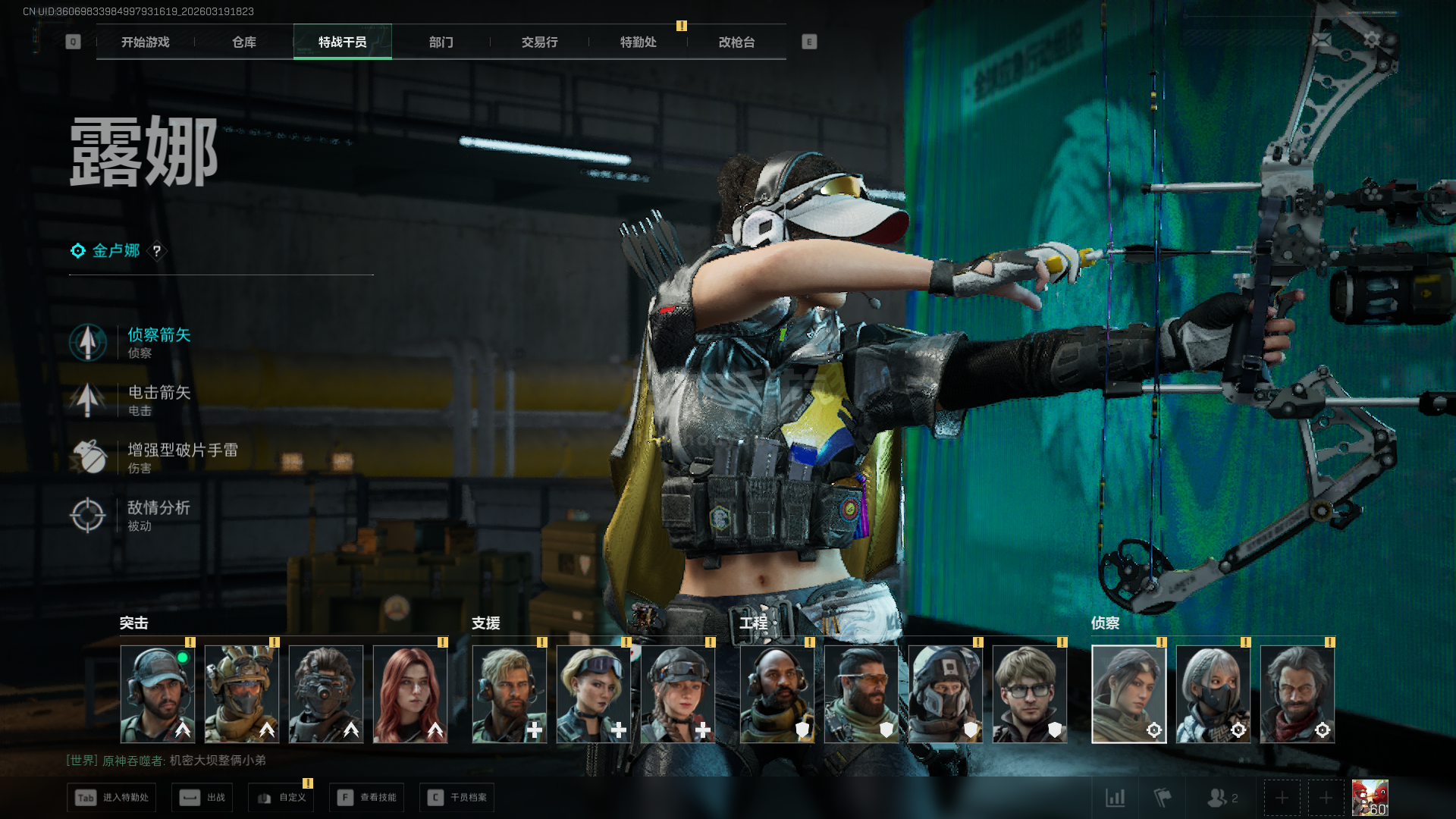Click the 出战 deploy button

click(x=202, y=798)
